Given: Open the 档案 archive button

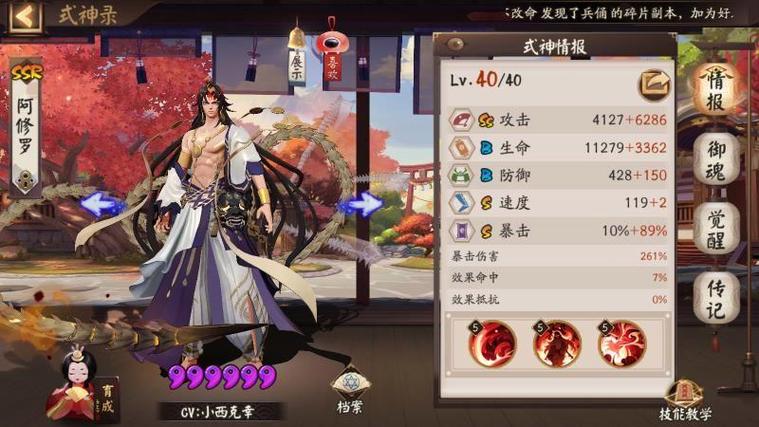Looking at the screenshot, I should coord(348,390).
